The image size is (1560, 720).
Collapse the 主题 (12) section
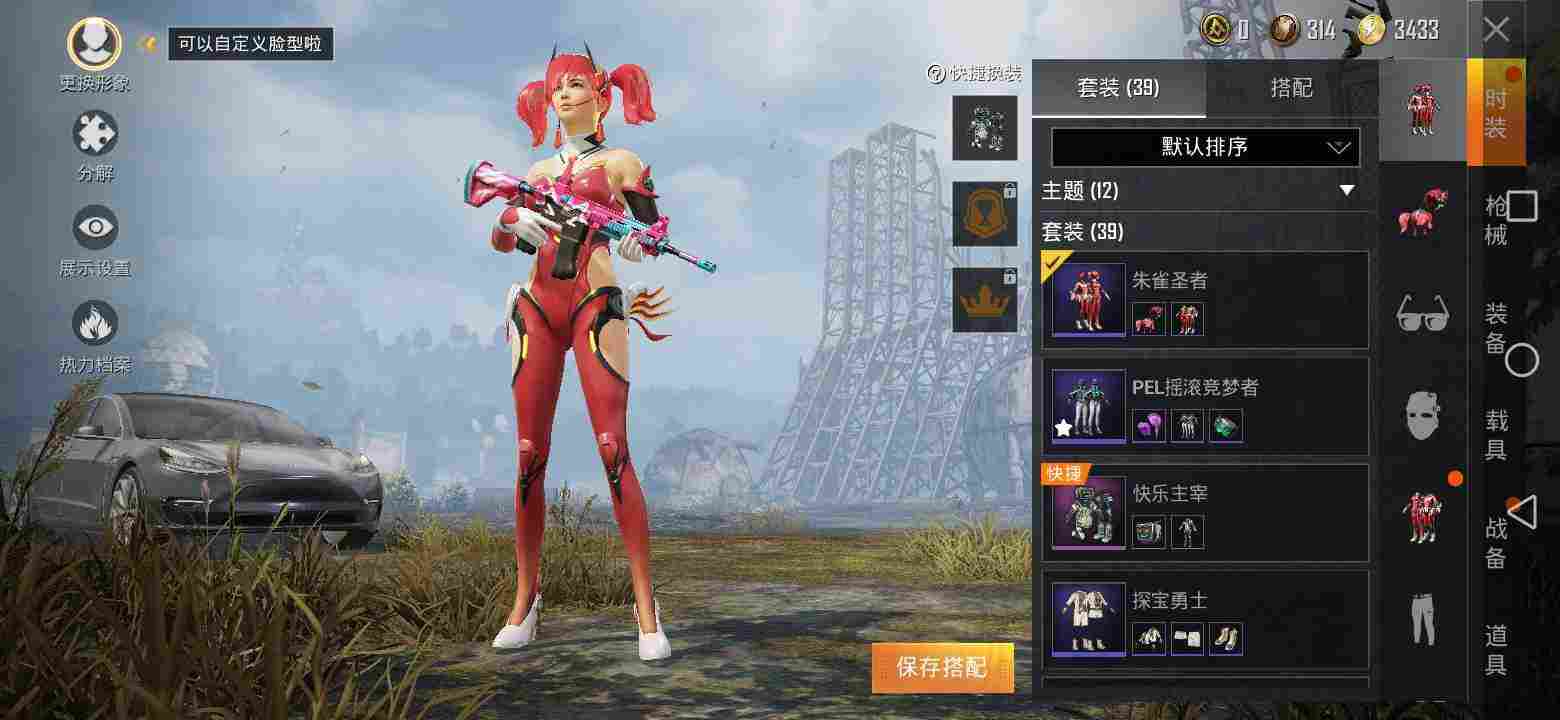(1346, 191)
